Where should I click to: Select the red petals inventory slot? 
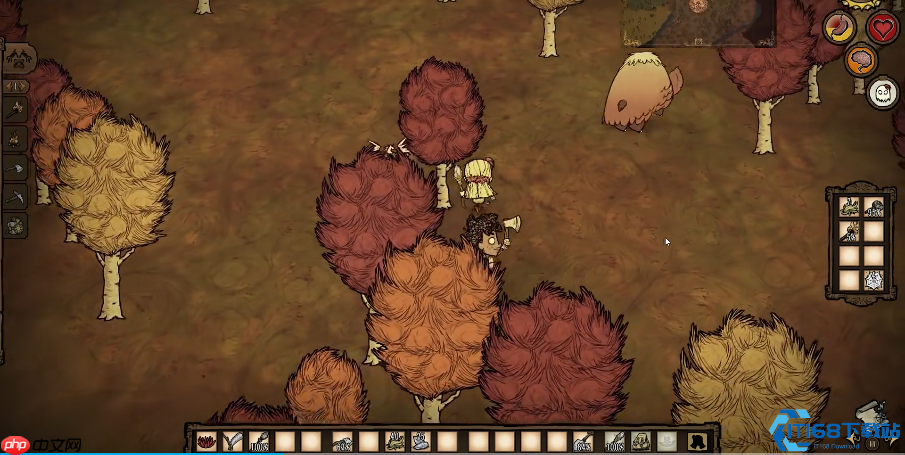[x=207, y=440]
